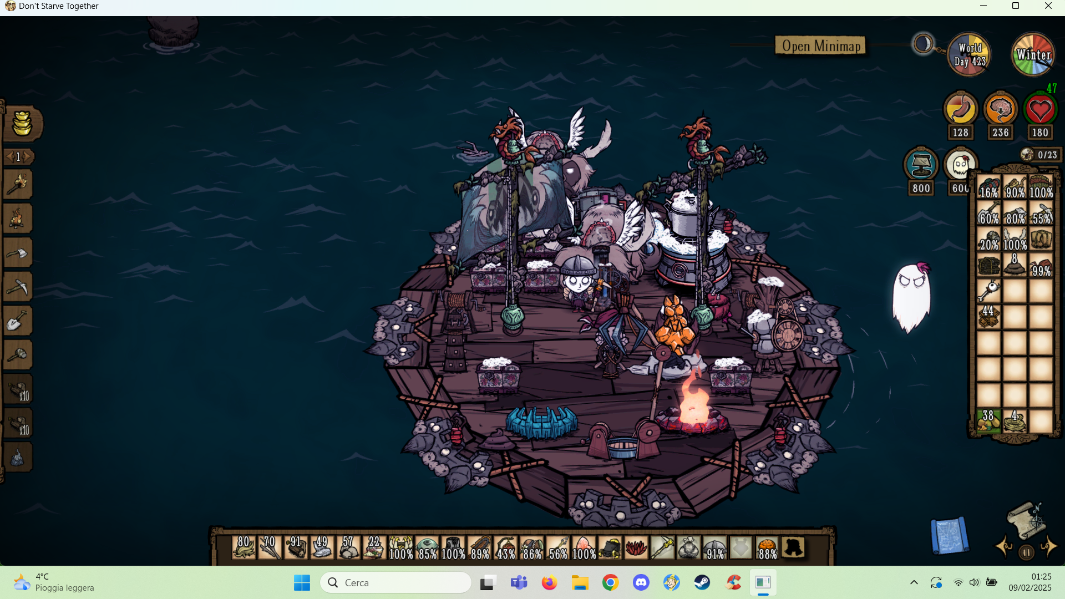
Task: Choose the pickaxe crafting shortcut
Action: [19, 287]
